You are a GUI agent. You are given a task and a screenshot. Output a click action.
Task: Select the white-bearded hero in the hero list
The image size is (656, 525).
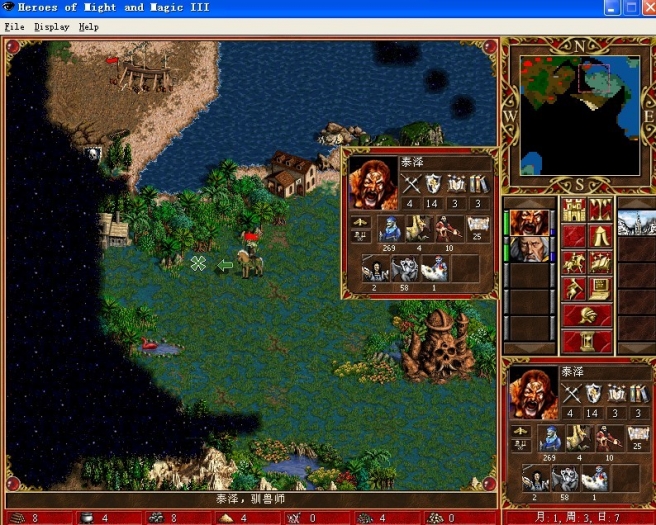point(527,249)
